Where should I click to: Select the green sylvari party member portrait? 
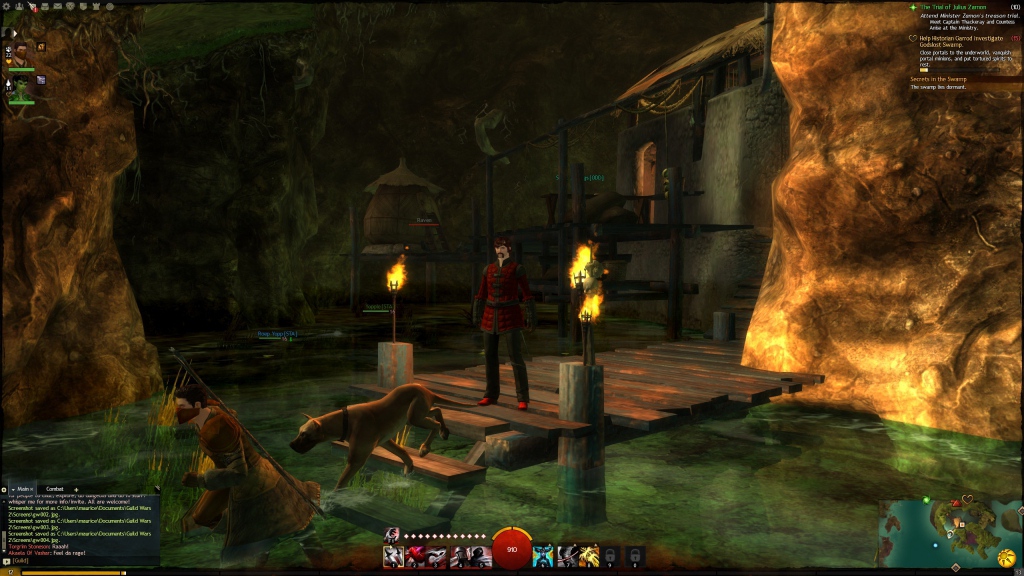pos(18,89)
